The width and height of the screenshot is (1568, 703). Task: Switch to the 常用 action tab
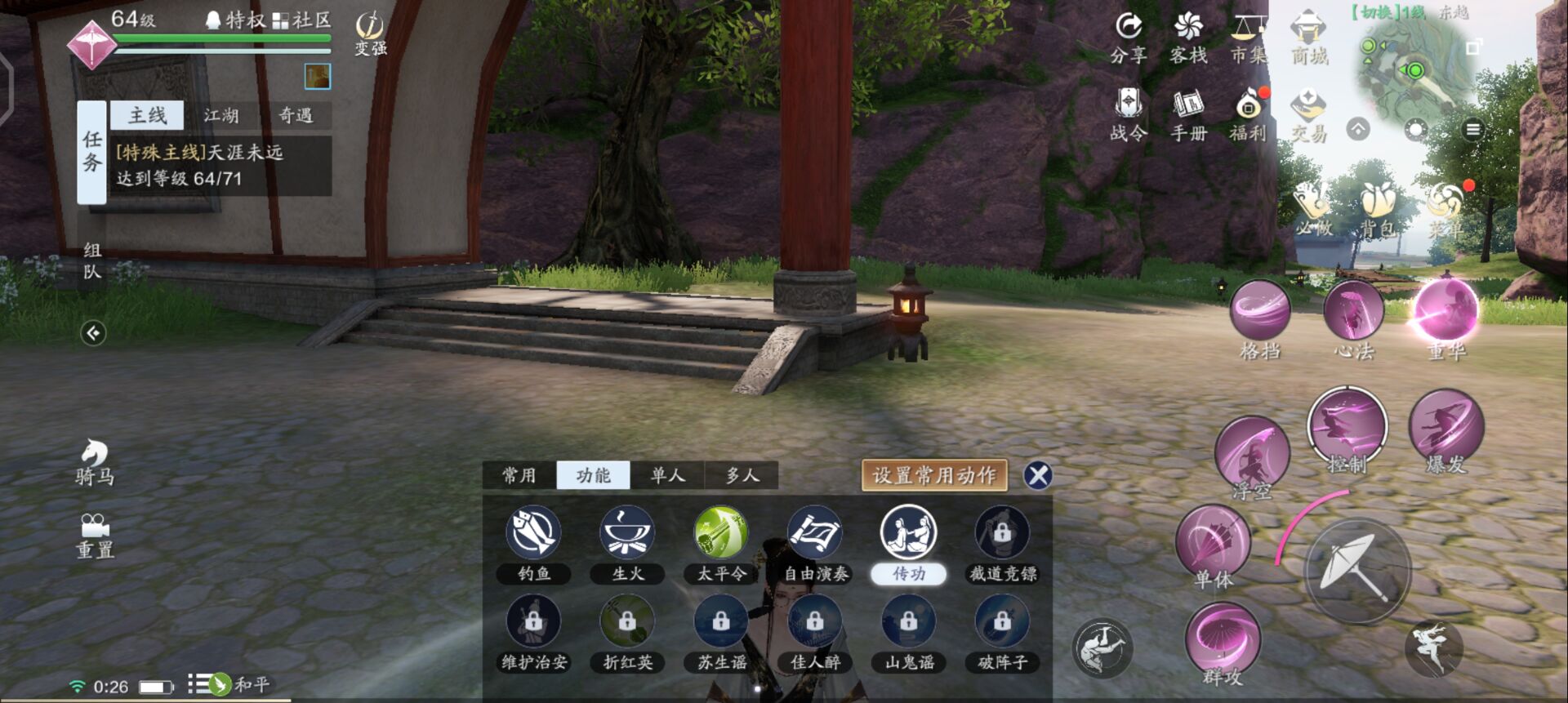(x=519, y=475)
